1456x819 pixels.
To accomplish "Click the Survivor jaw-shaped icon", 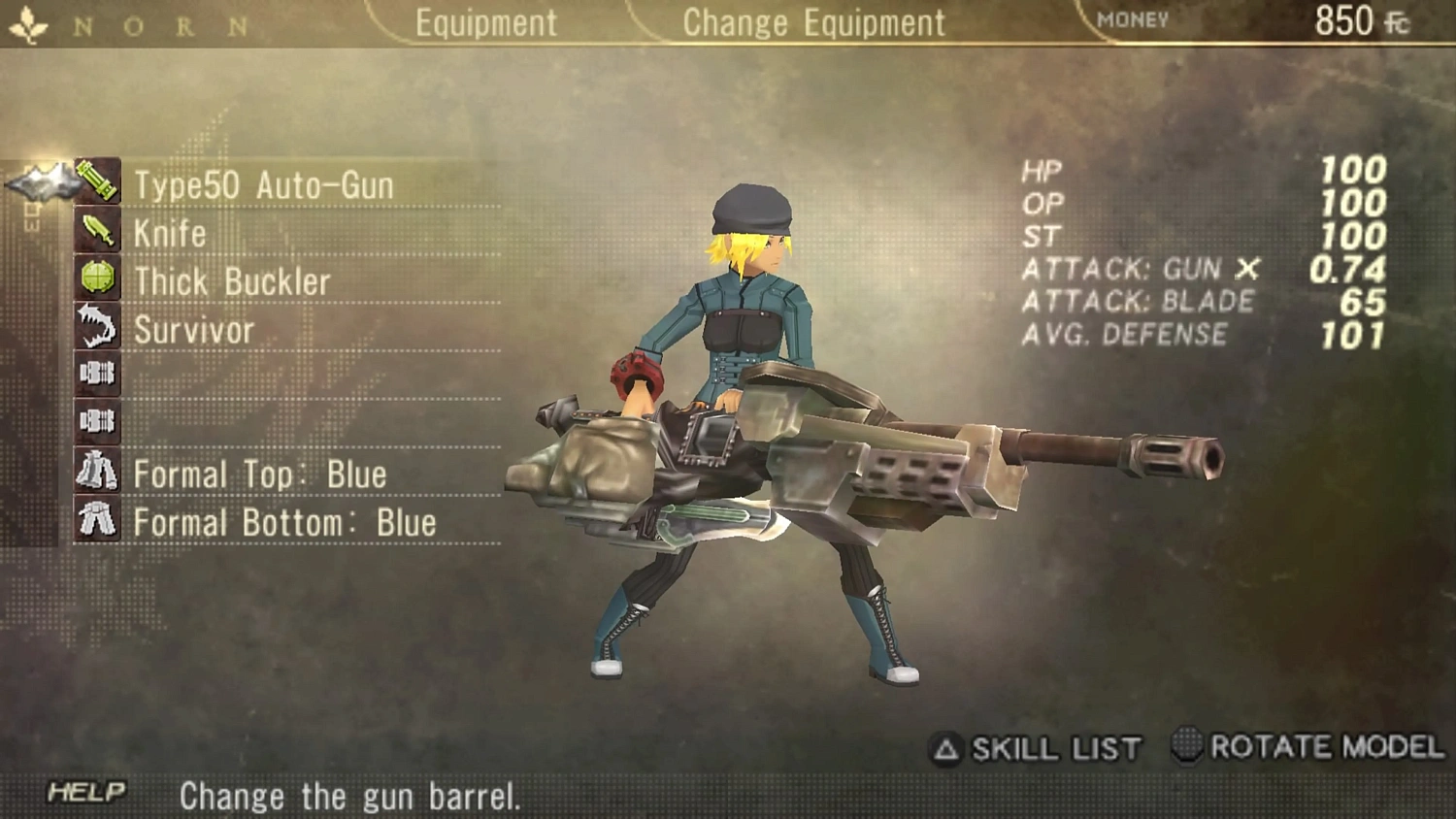I will (97, 326).
